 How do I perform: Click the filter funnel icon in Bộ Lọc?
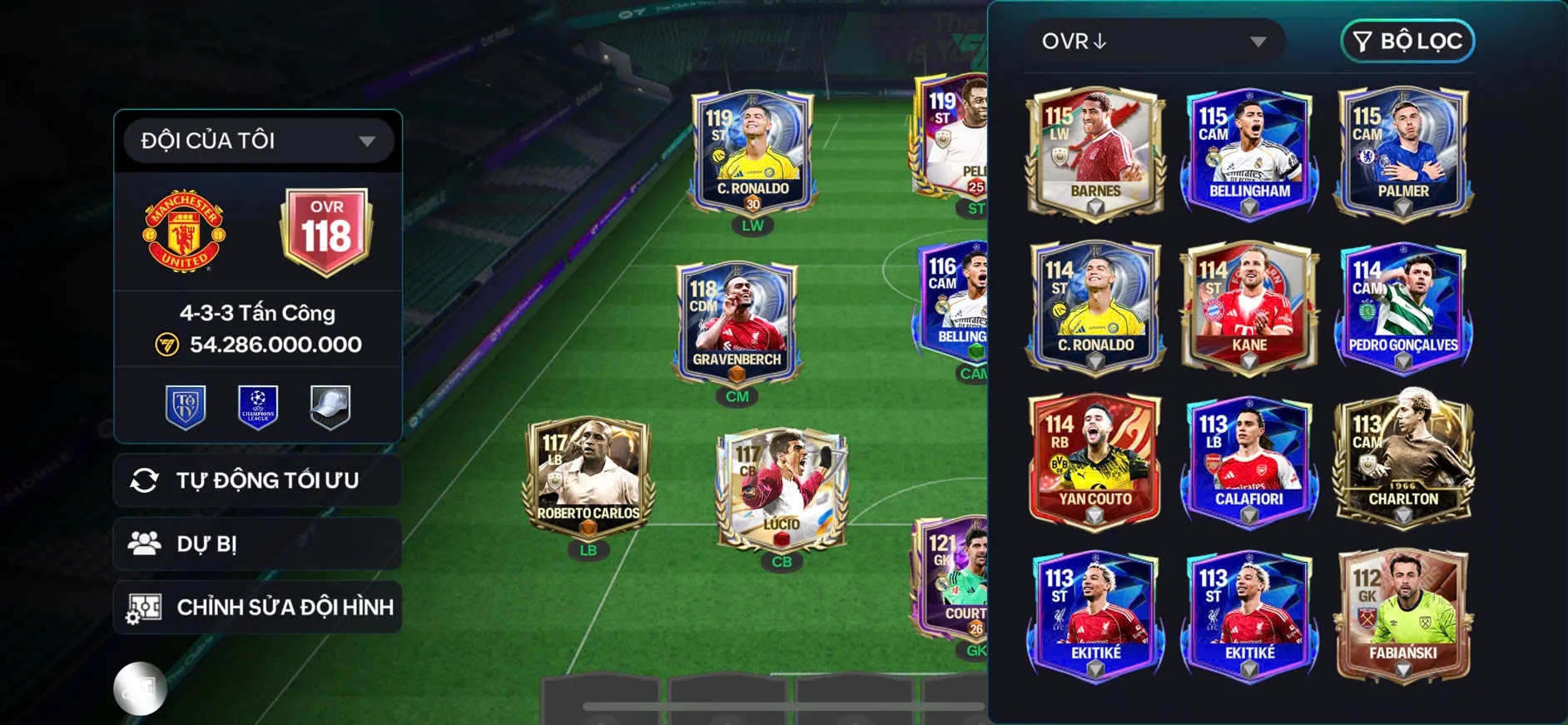point(1364,41)
